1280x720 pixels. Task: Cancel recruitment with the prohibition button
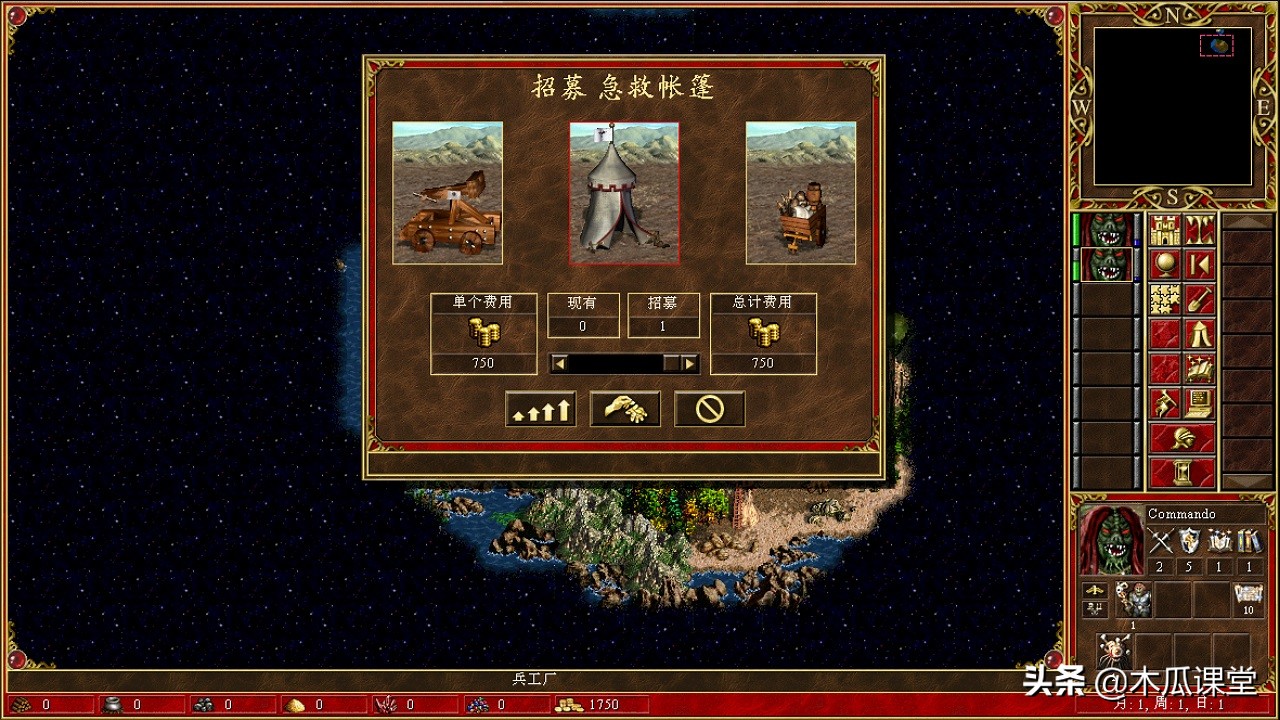[709, 409]
